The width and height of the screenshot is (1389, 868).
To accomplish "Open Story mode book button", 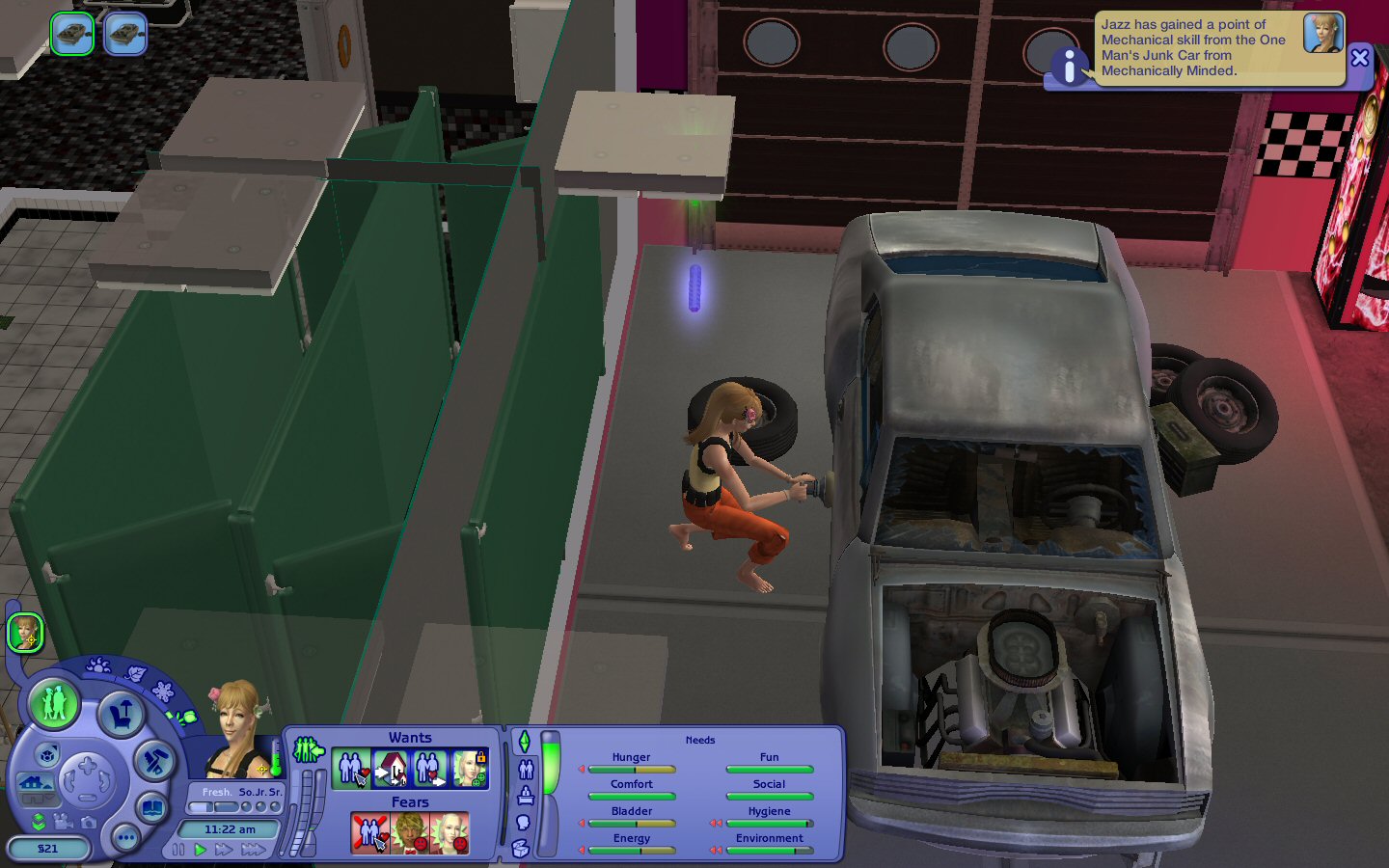I will pos(151,808).
